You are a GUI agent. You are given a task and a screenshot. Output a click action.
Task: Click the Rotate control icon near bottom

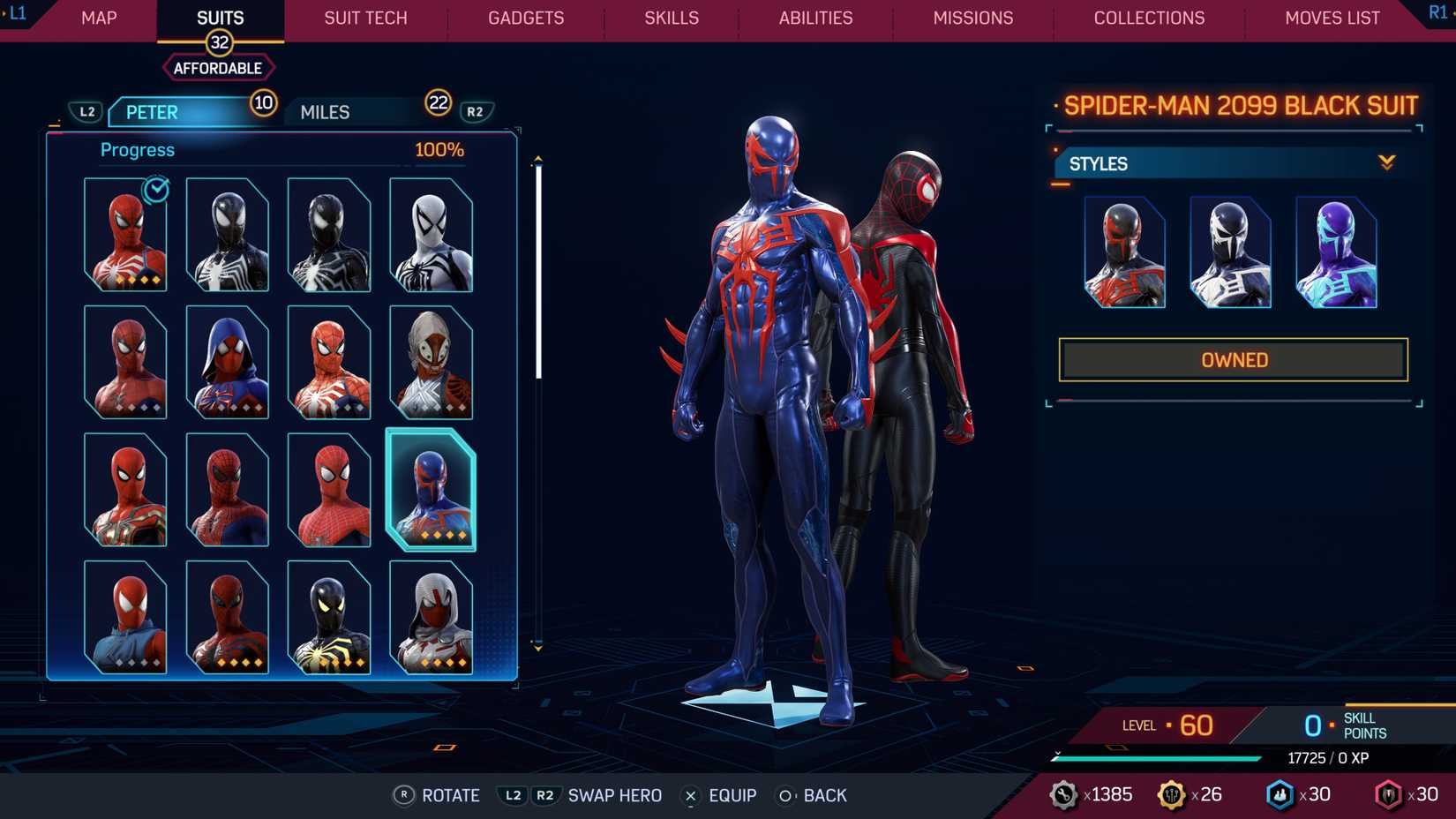(x=405, y=795)
